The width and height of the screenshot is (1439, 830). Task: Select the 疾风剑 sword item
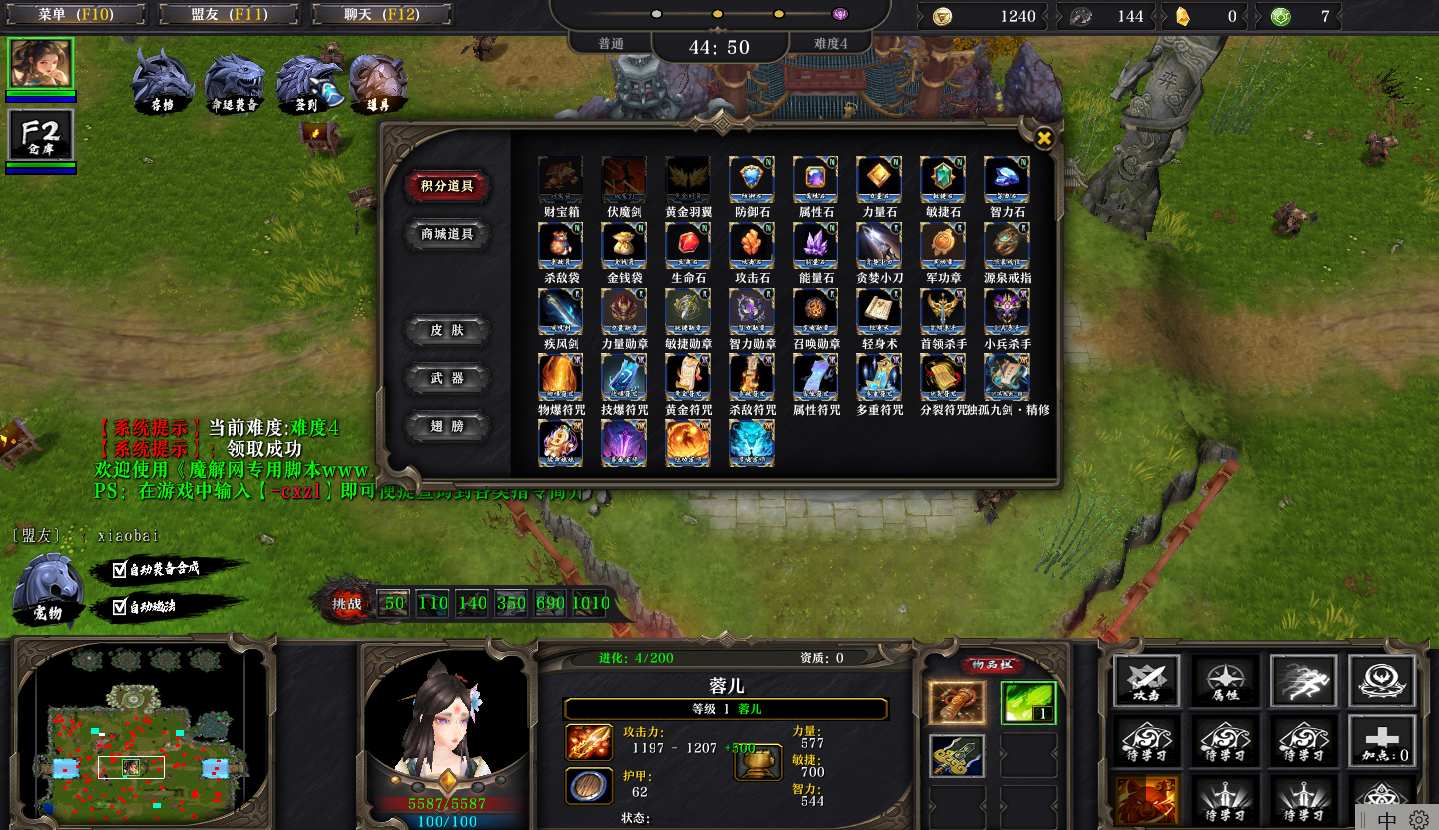[560, 311]
